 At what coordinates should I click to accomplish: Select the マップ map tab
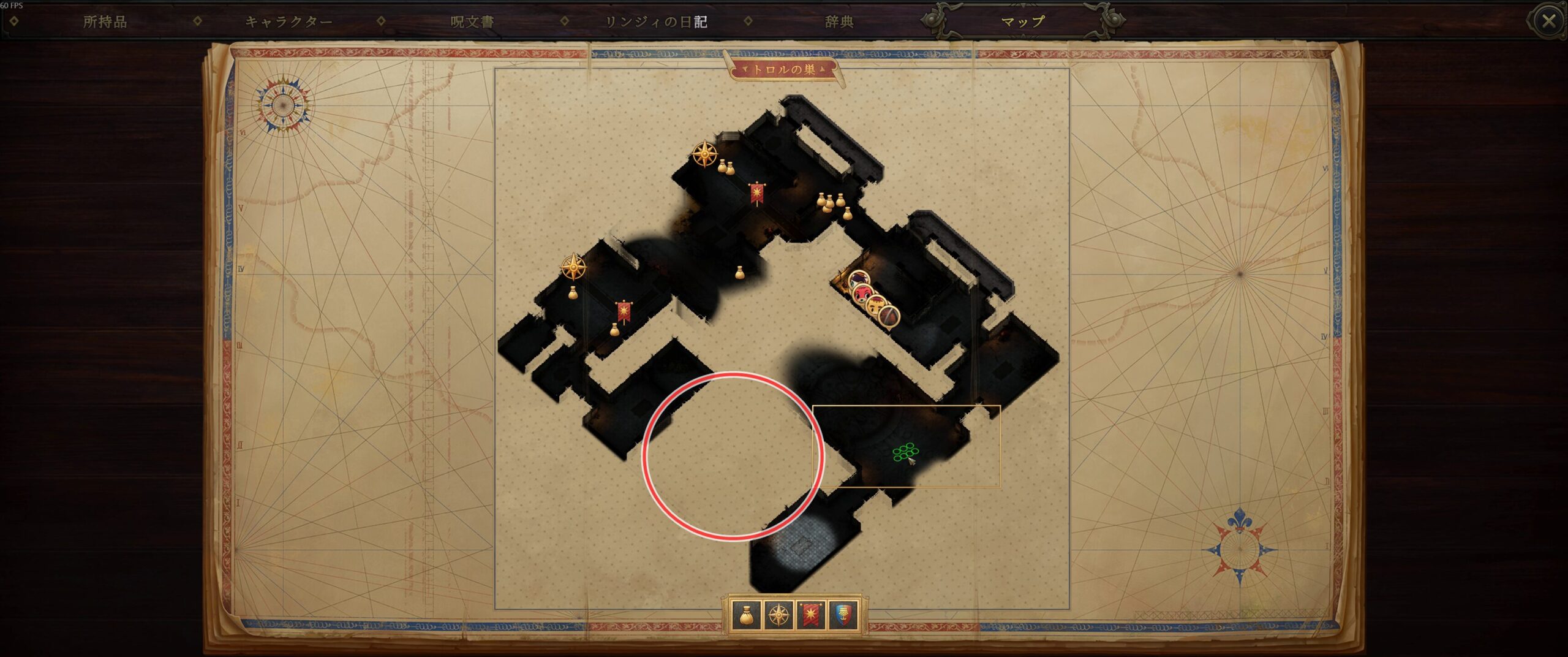pos(1022,22)
